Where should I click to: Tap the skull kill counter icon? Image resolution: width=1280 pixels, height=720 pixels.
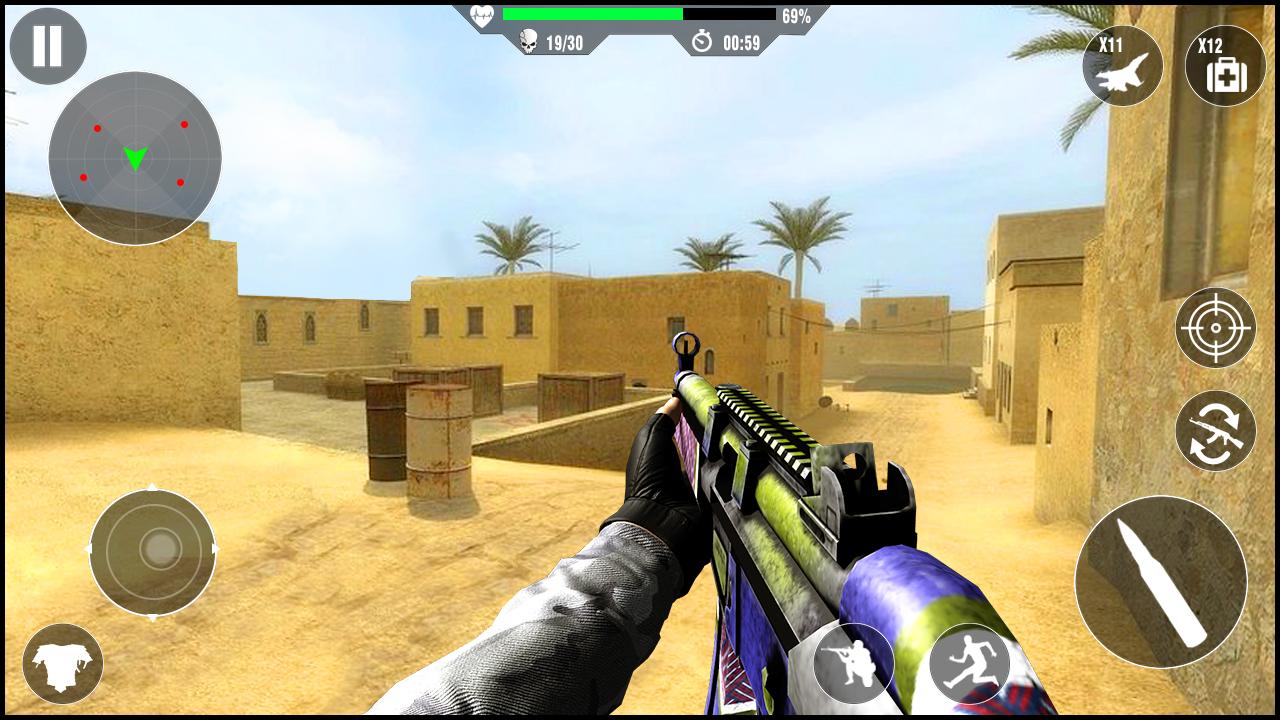point(530,41)
